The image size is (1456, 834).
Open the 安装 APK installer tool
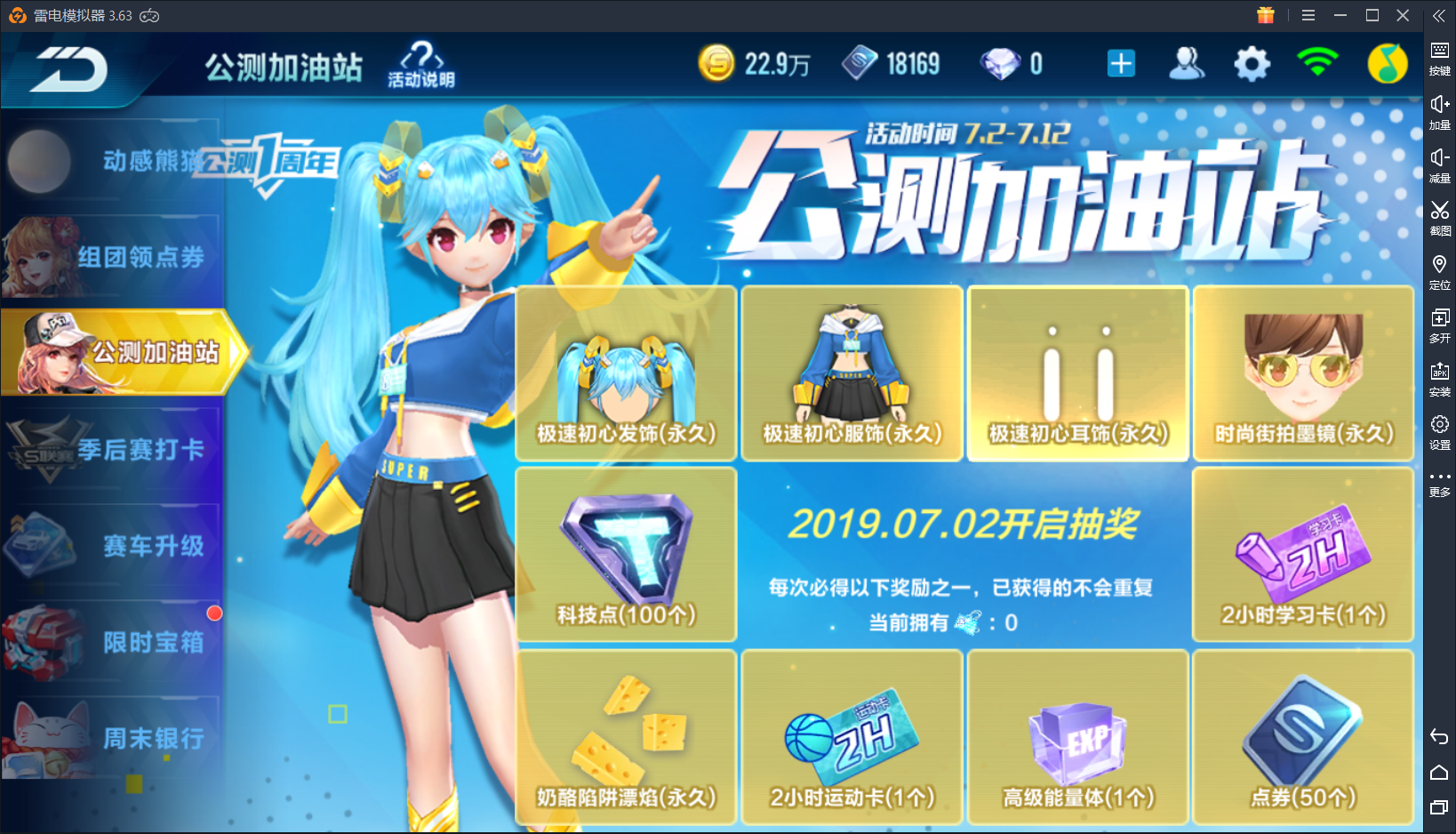1439,376
